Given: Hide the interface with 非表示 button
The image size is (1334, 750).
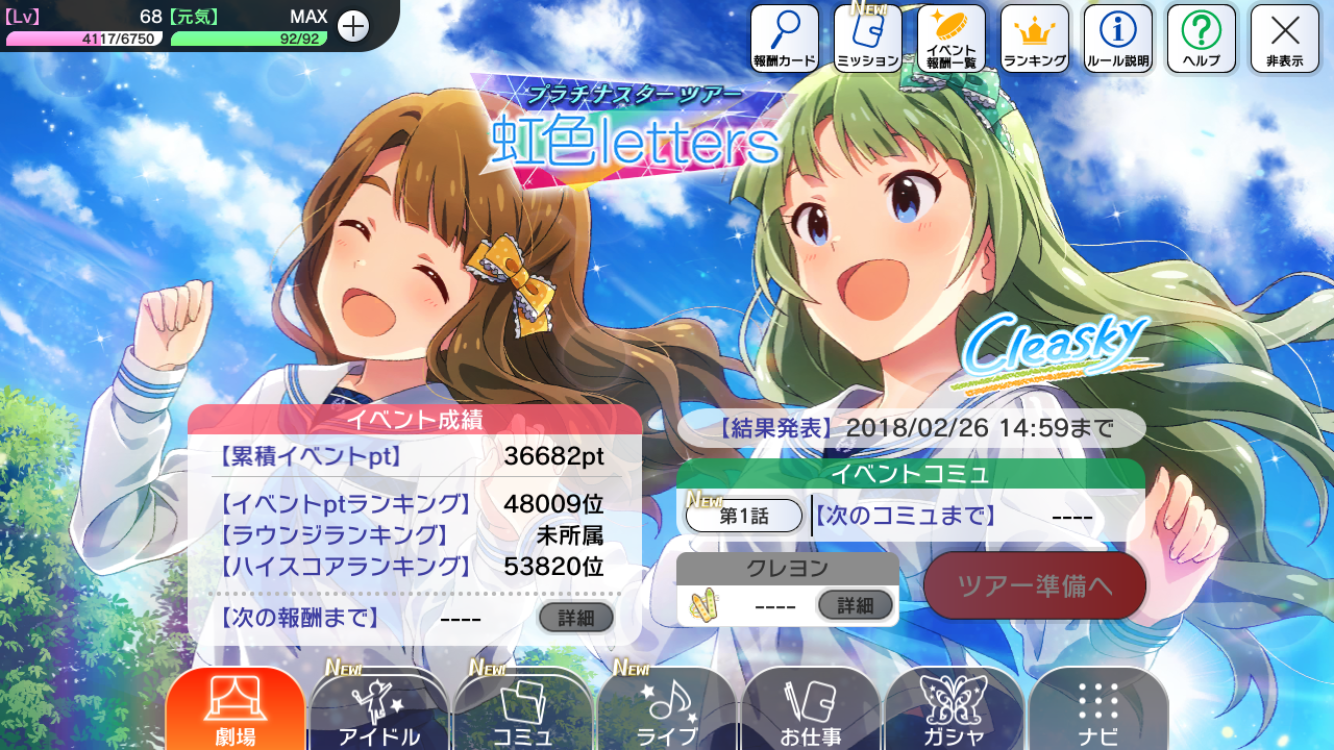Looking at the screenshot, I should (1284, 39).
